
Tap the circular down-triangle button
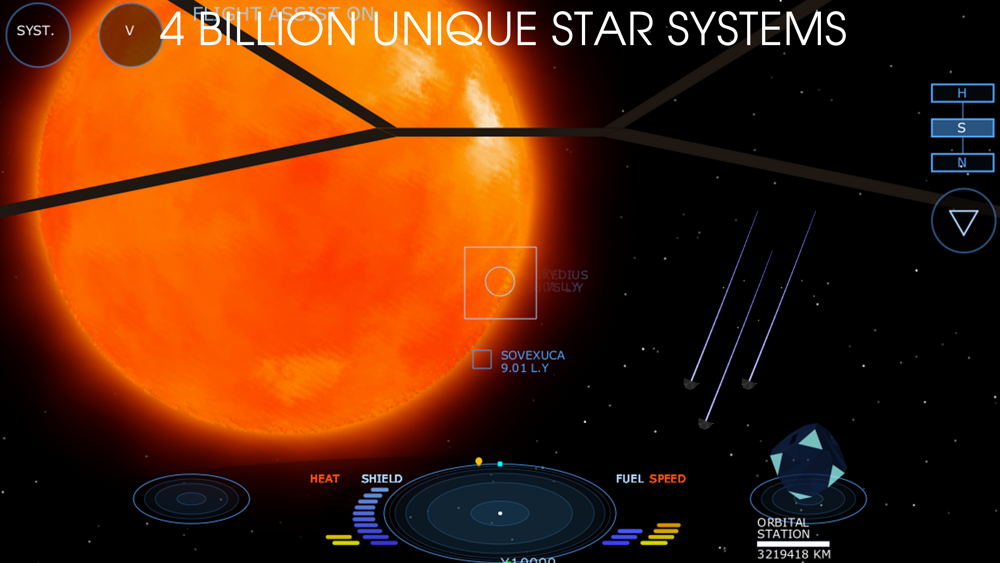(x=964, y=221)
